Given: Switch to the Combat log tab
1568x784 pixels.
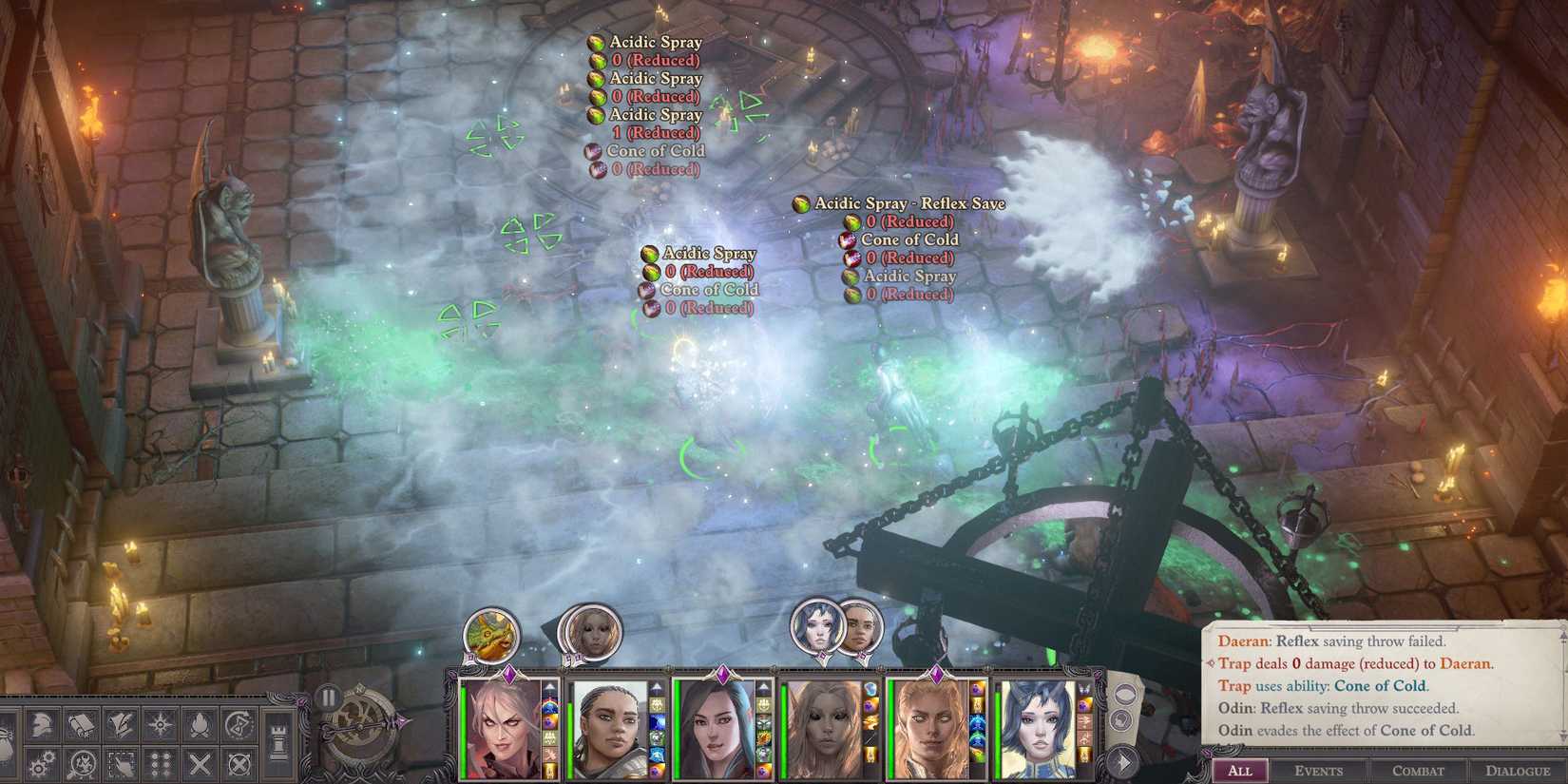Looking at the screenshot, I should (x=1416, y=772).
